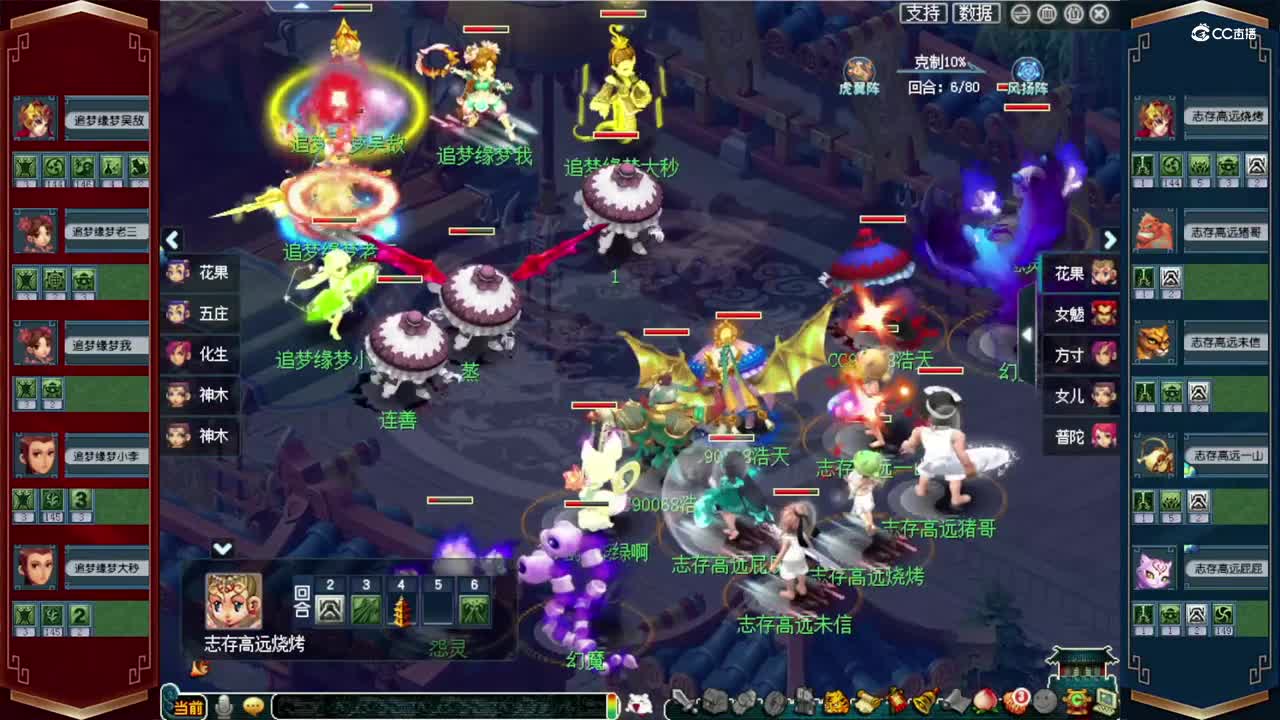
Task: Switch to the 当前 chat channel tab
Action: click(188, 704)
